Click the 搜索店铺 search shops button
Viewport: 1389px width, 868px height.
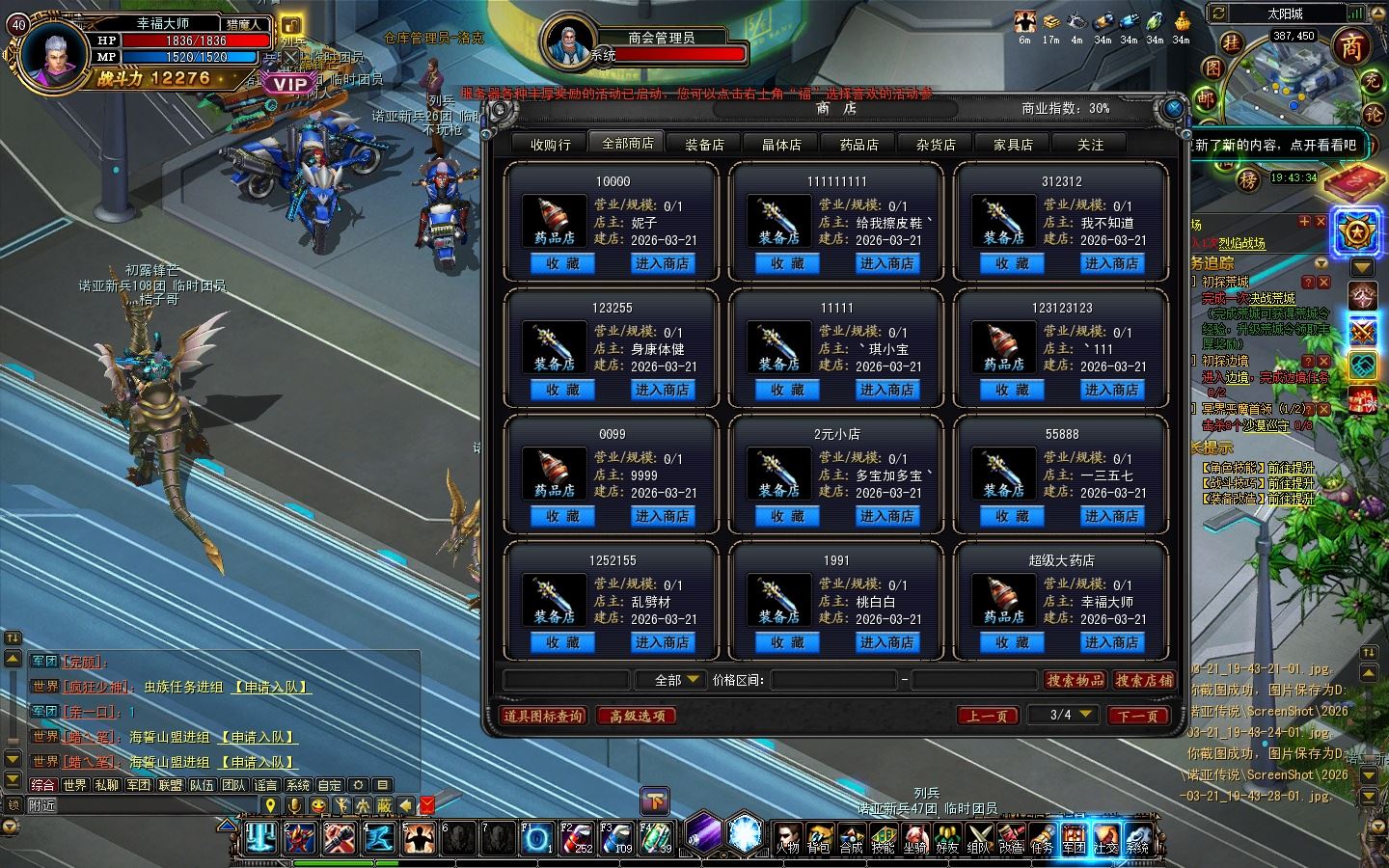(x=1144, y=680)
